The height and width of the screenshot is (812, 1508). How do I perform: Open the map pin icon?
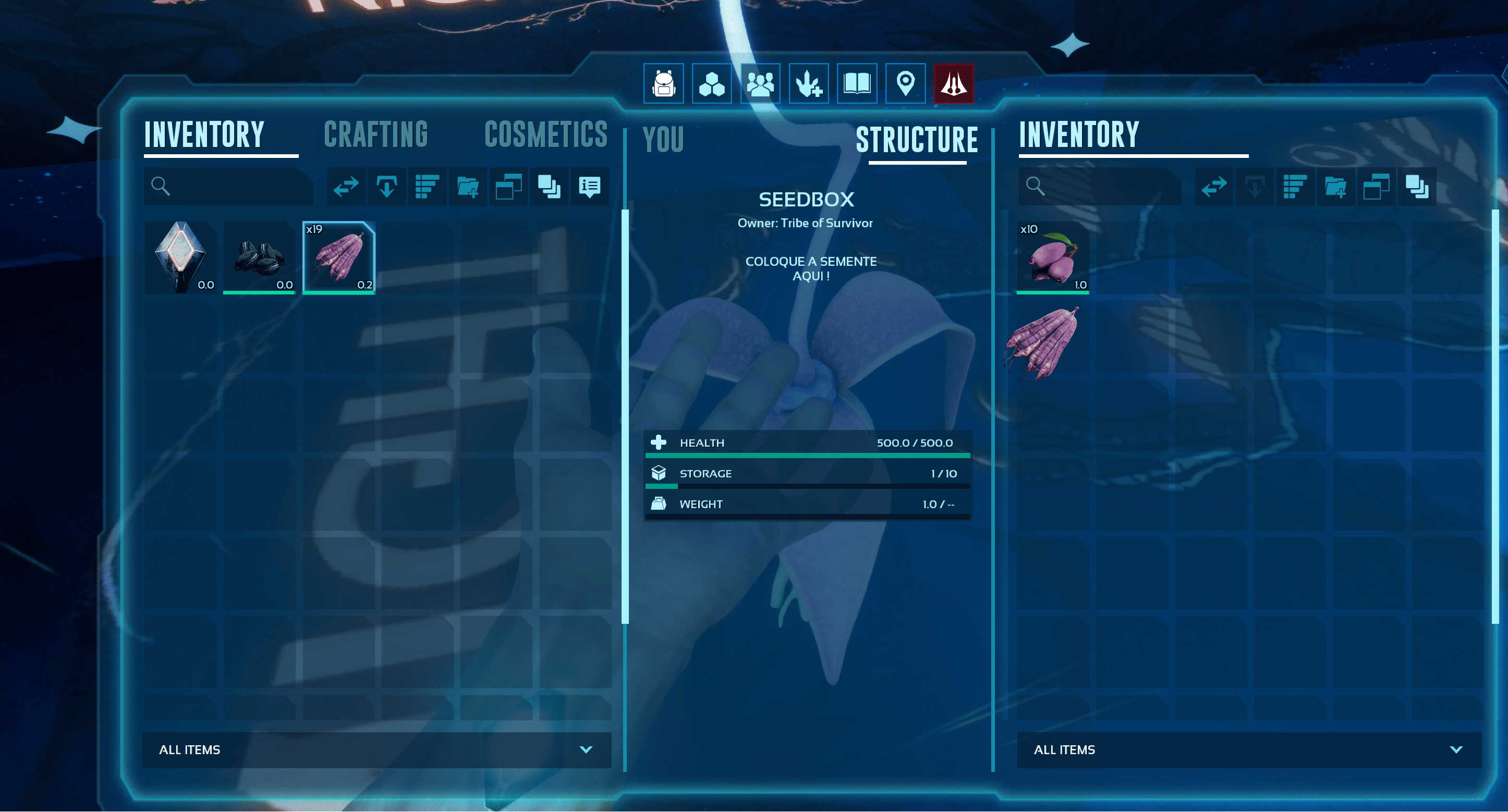[x=905, y=84]
